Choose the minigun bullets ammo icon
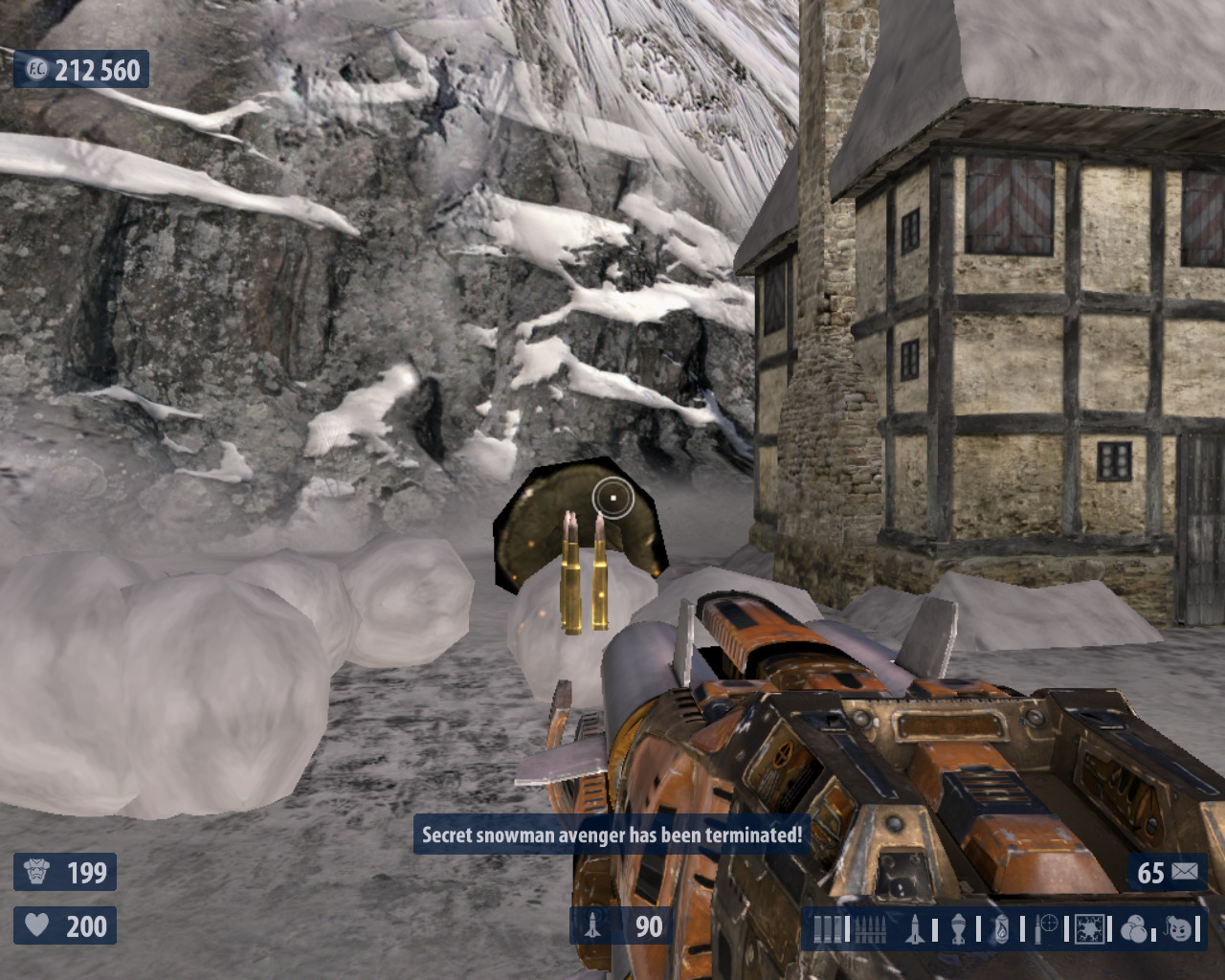1225x980 pixels. (868, 928)
